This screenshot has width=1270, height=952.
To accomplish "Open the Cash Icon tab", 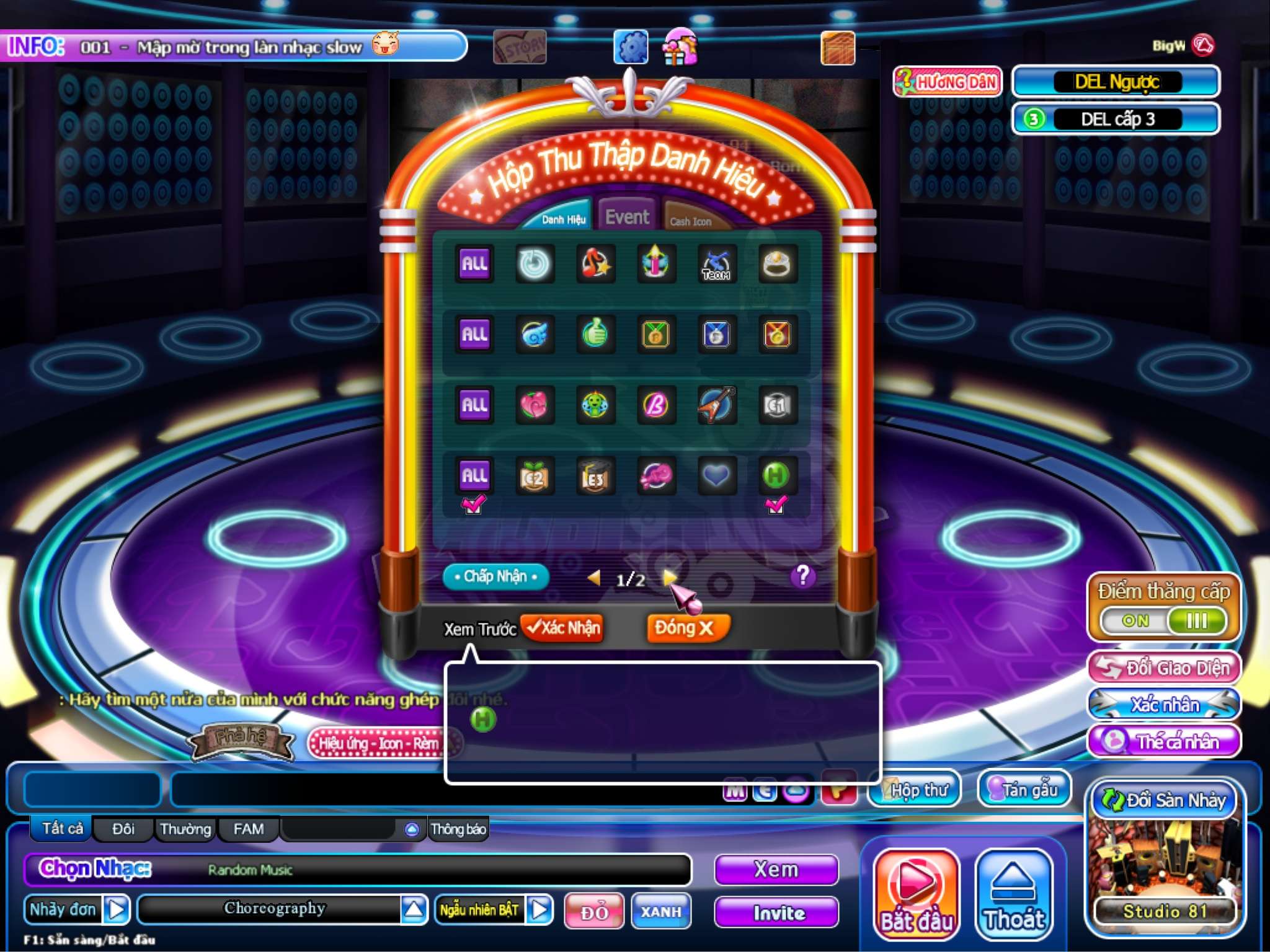I will click(x=690, y=221).
